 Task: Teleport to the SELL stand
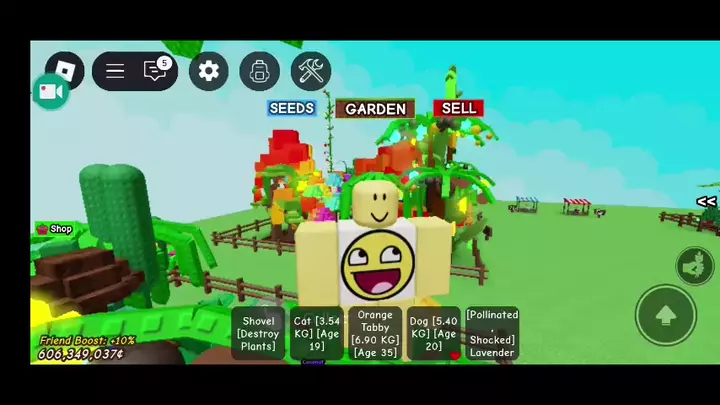458,108
